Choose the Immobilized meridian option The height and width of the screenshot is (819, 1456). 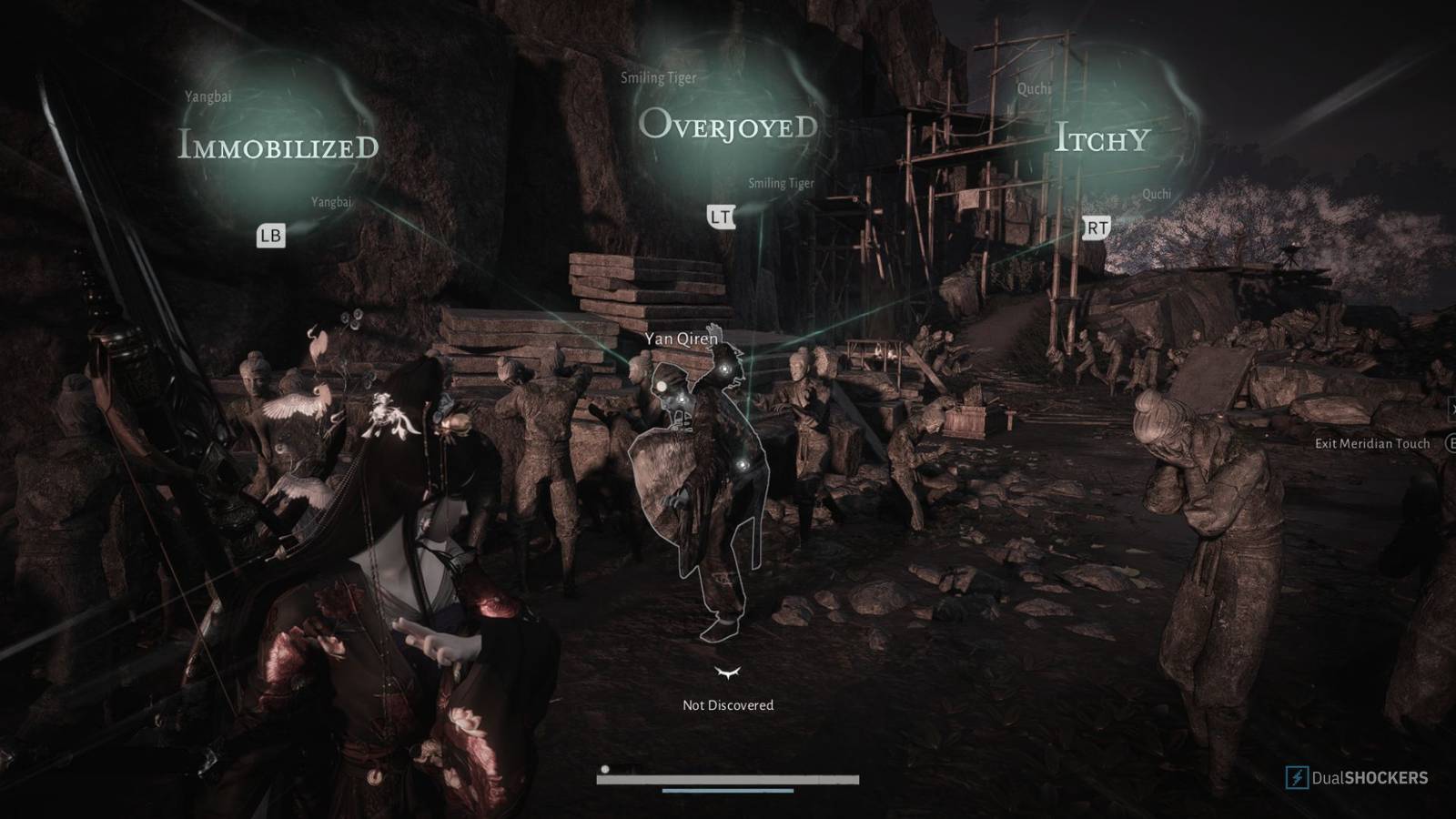[278, 146]
